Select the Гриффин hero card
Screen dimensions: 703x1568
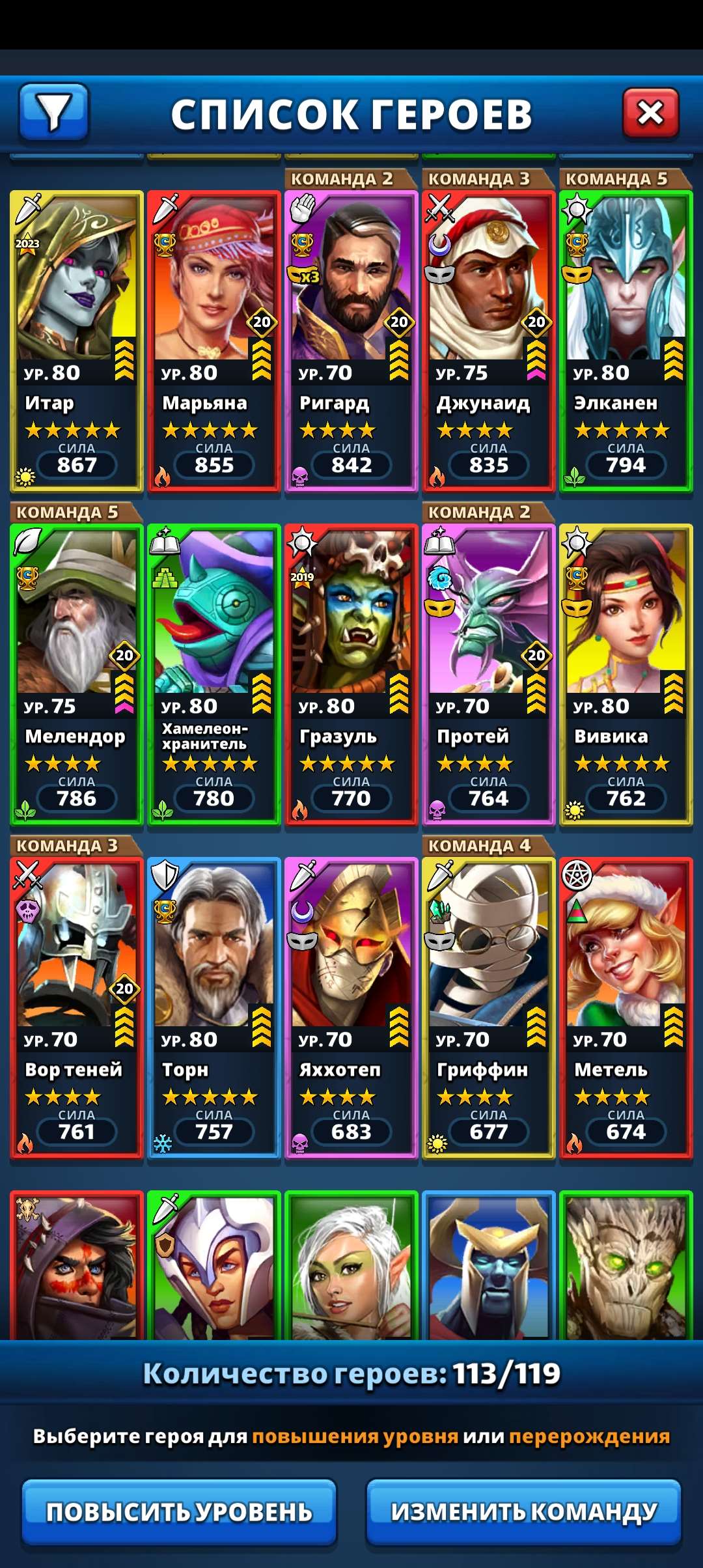click(x=489, y=1007)
